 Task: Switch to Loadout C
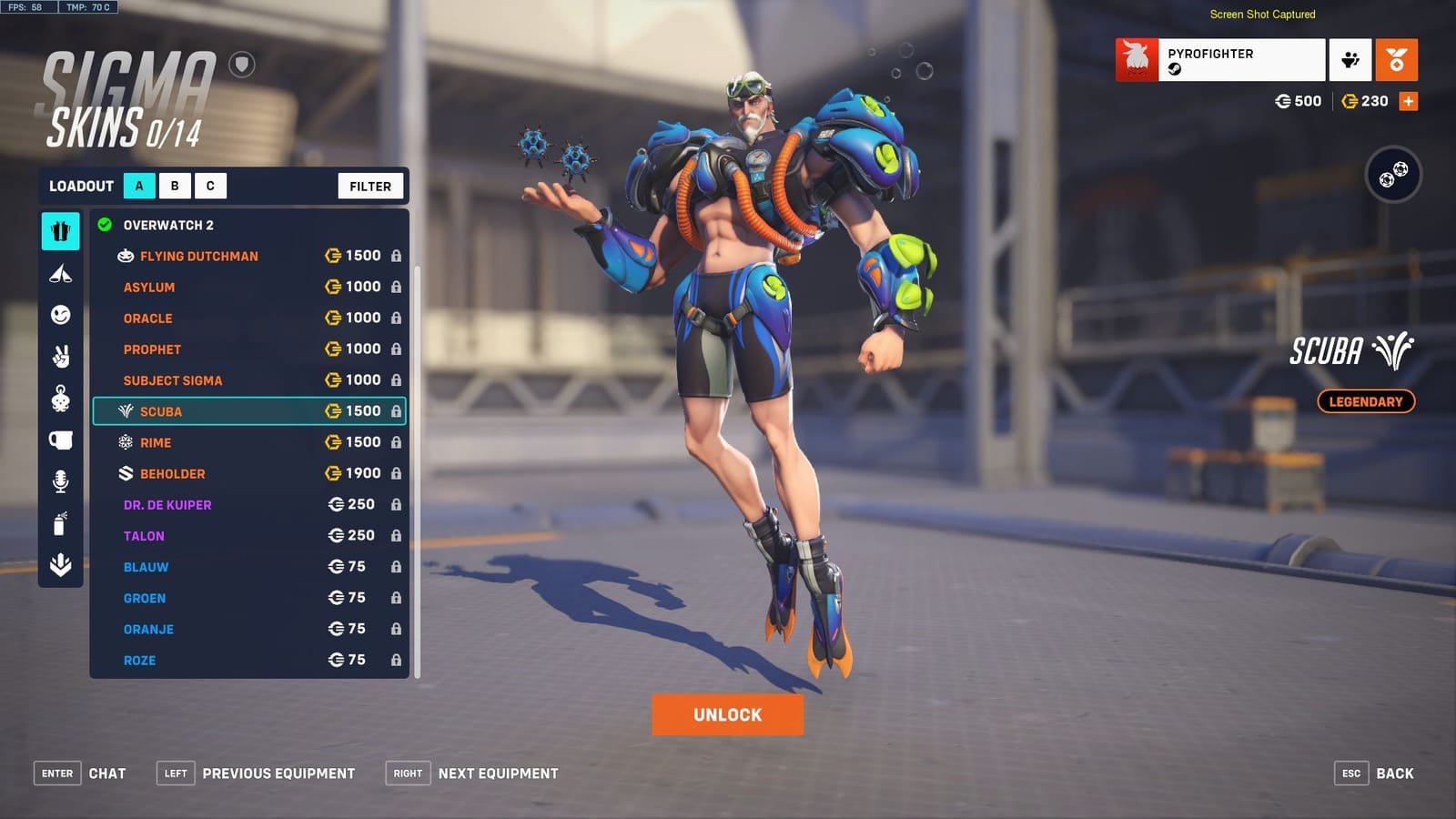pyautogui.click(x=210, y=186)
